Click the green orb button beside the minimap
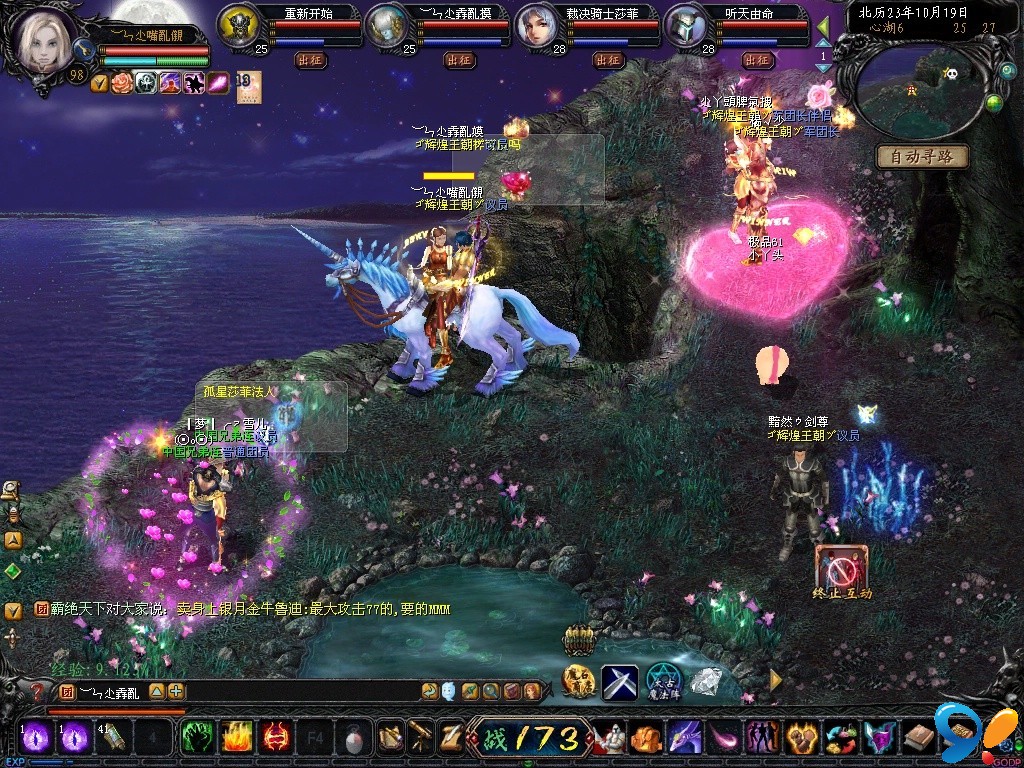Viewport: 1024px width, 768px height. coord(994,102)
